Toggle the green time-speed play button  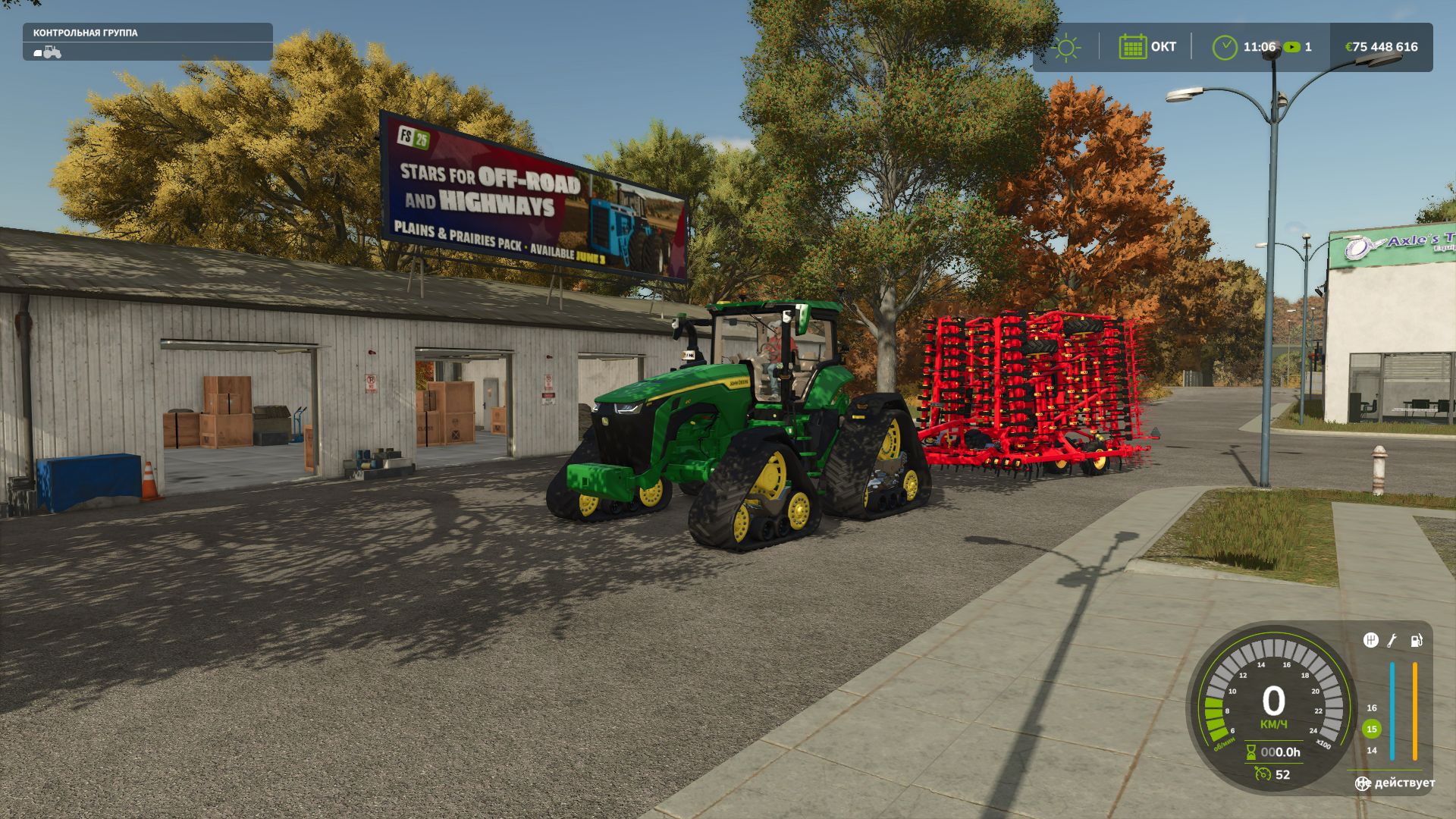1291,47
